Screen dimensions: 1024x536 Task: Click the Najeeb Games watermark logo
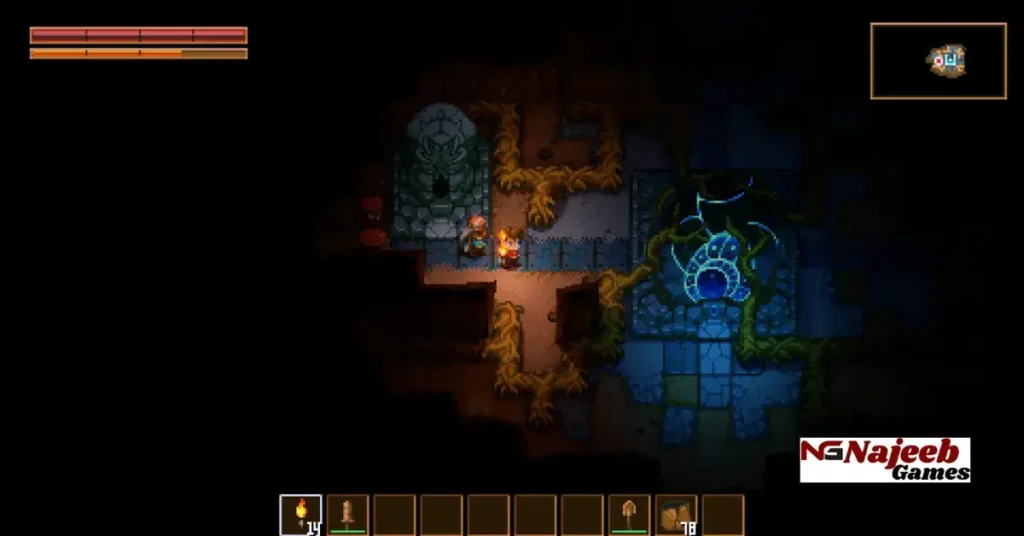pos(884,460)
